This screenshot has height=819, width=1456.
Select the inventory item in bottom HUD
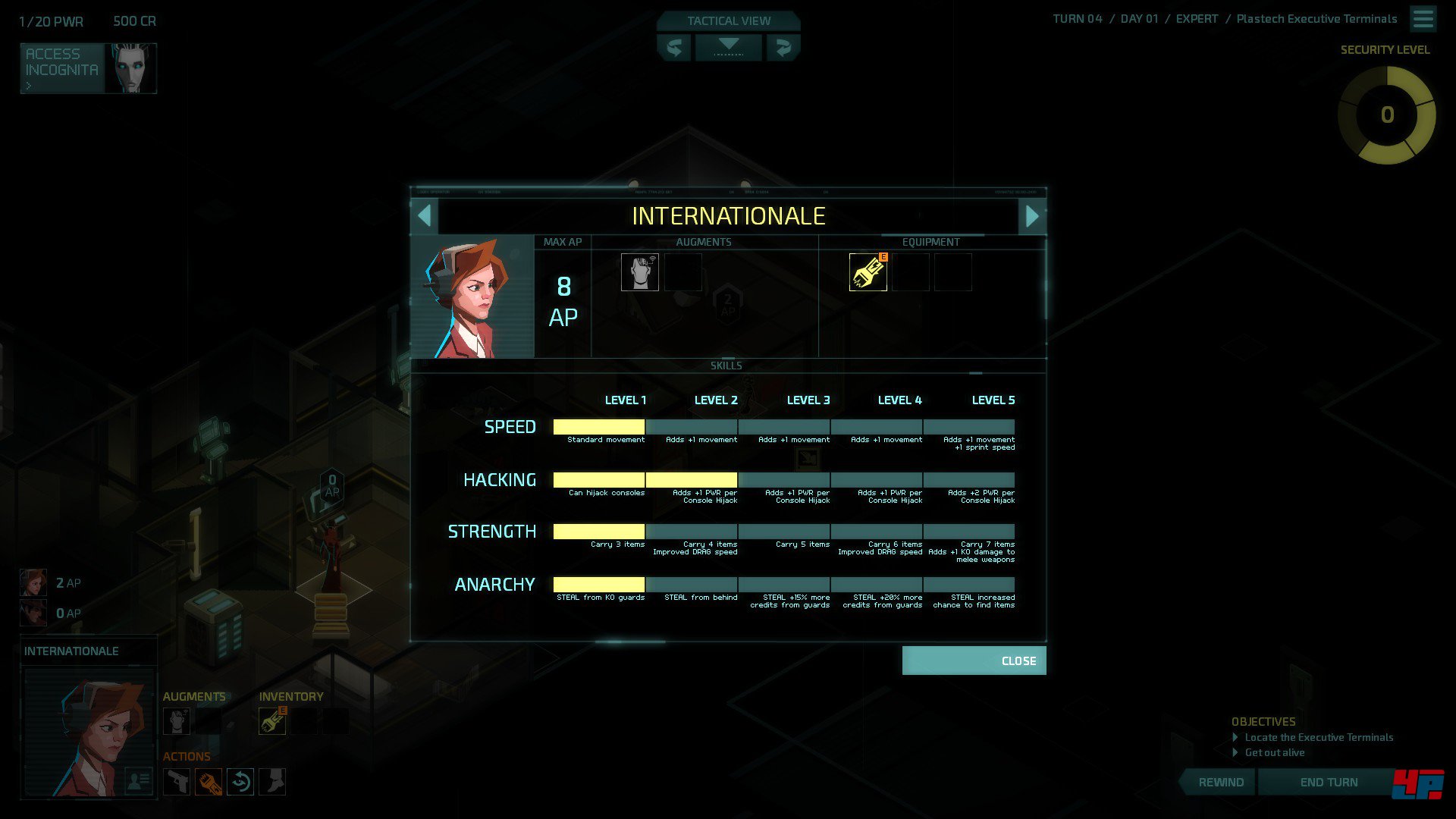click(x=272, y=721)
